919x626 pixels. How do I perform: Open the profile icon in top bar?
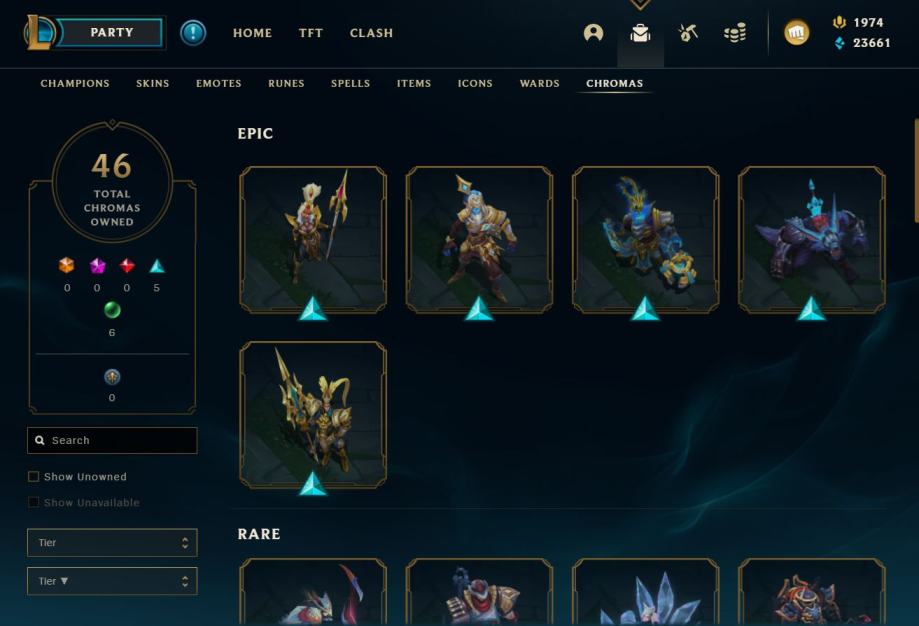pyautogui.click(x=593, y=33)
